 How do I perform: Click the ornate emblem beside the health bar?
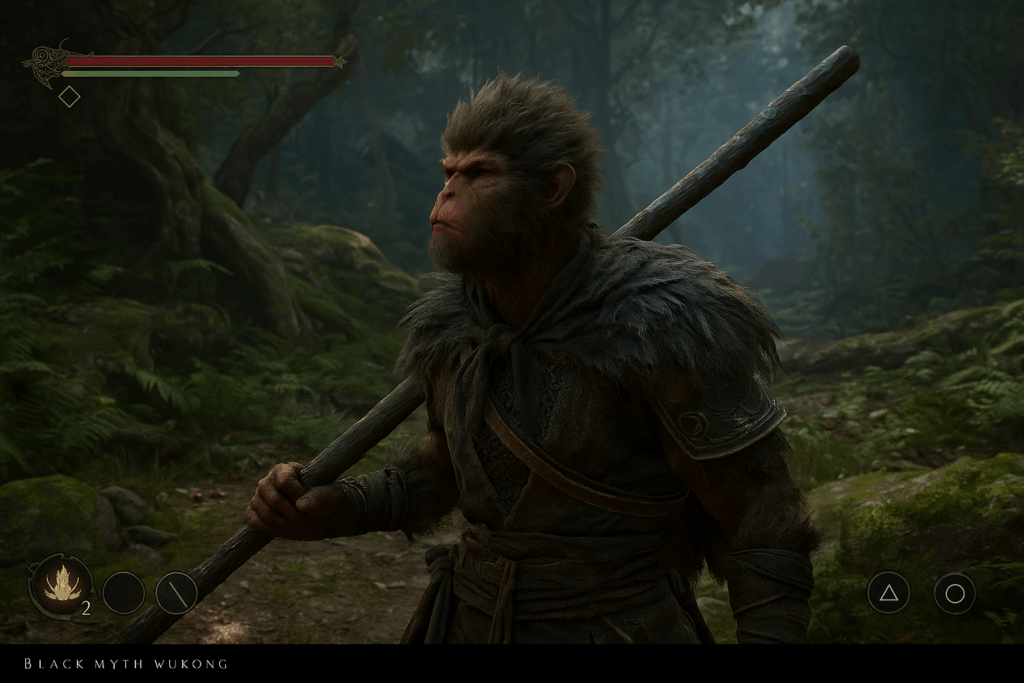pos(46,63)
